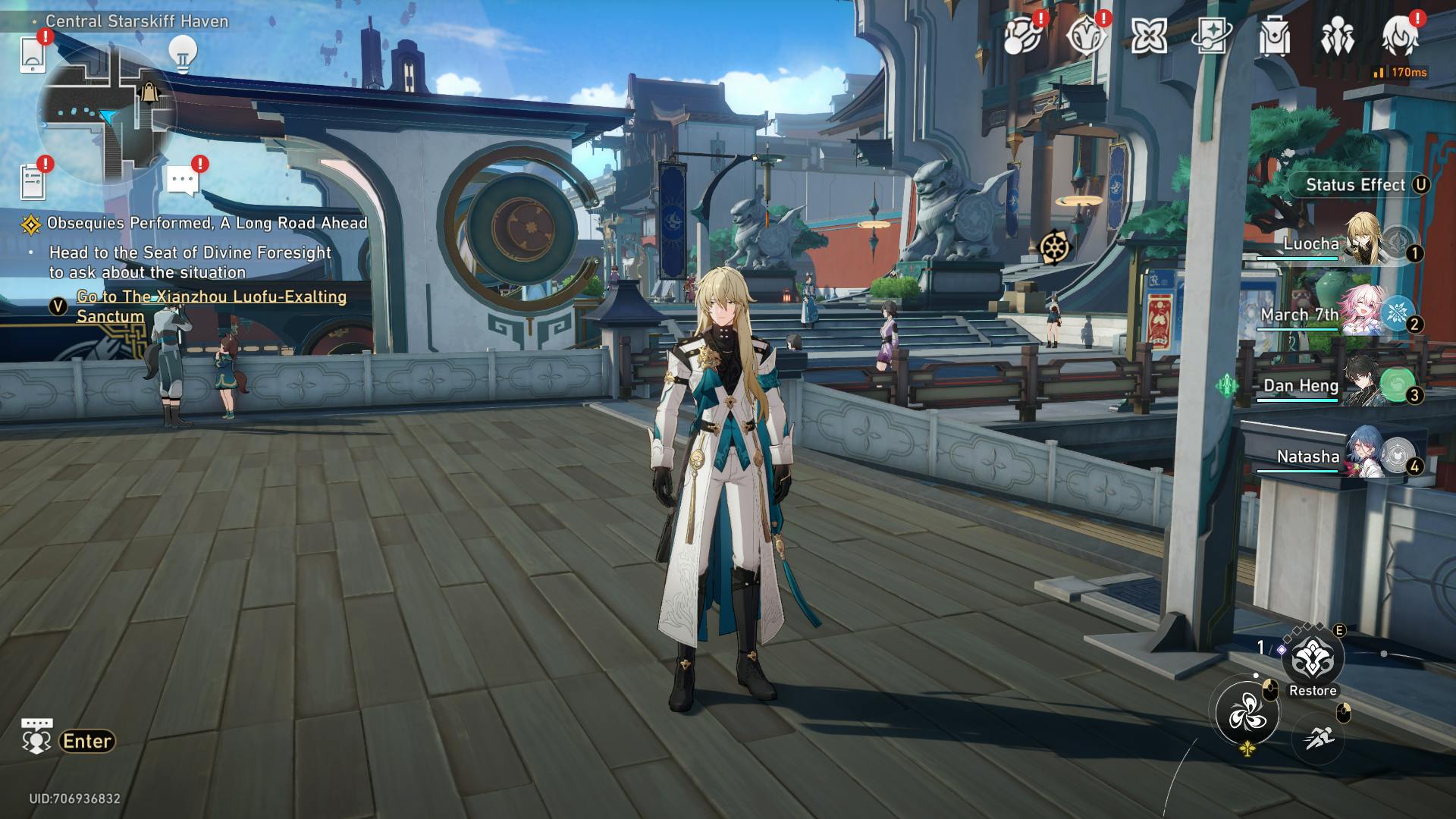Click the lightbulb tutorial hint icon
The image size is (1456, 819).
pyautogui.click(x=182, y=53)
